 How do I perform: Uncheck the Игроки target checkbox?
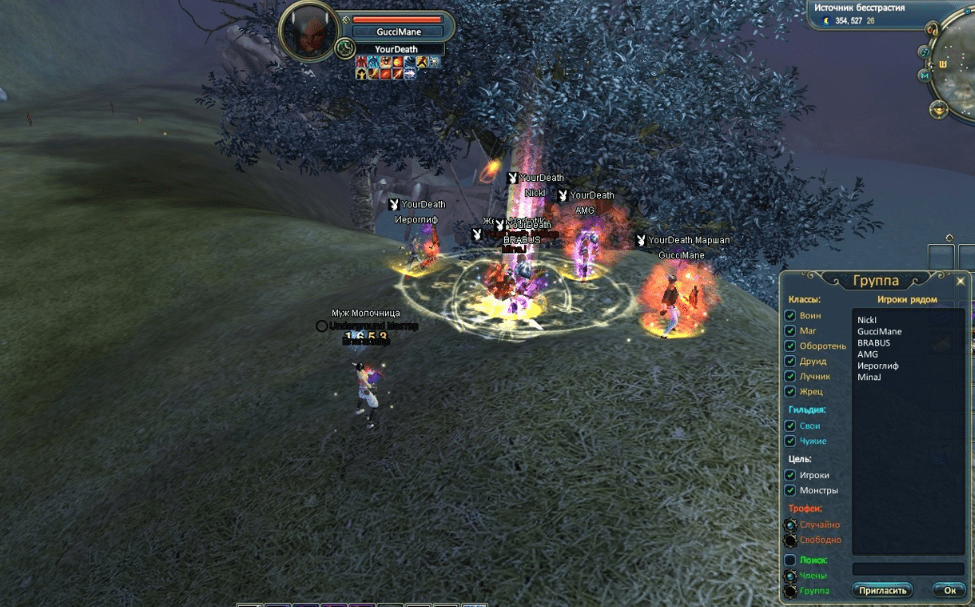click(x=790, y=475)
